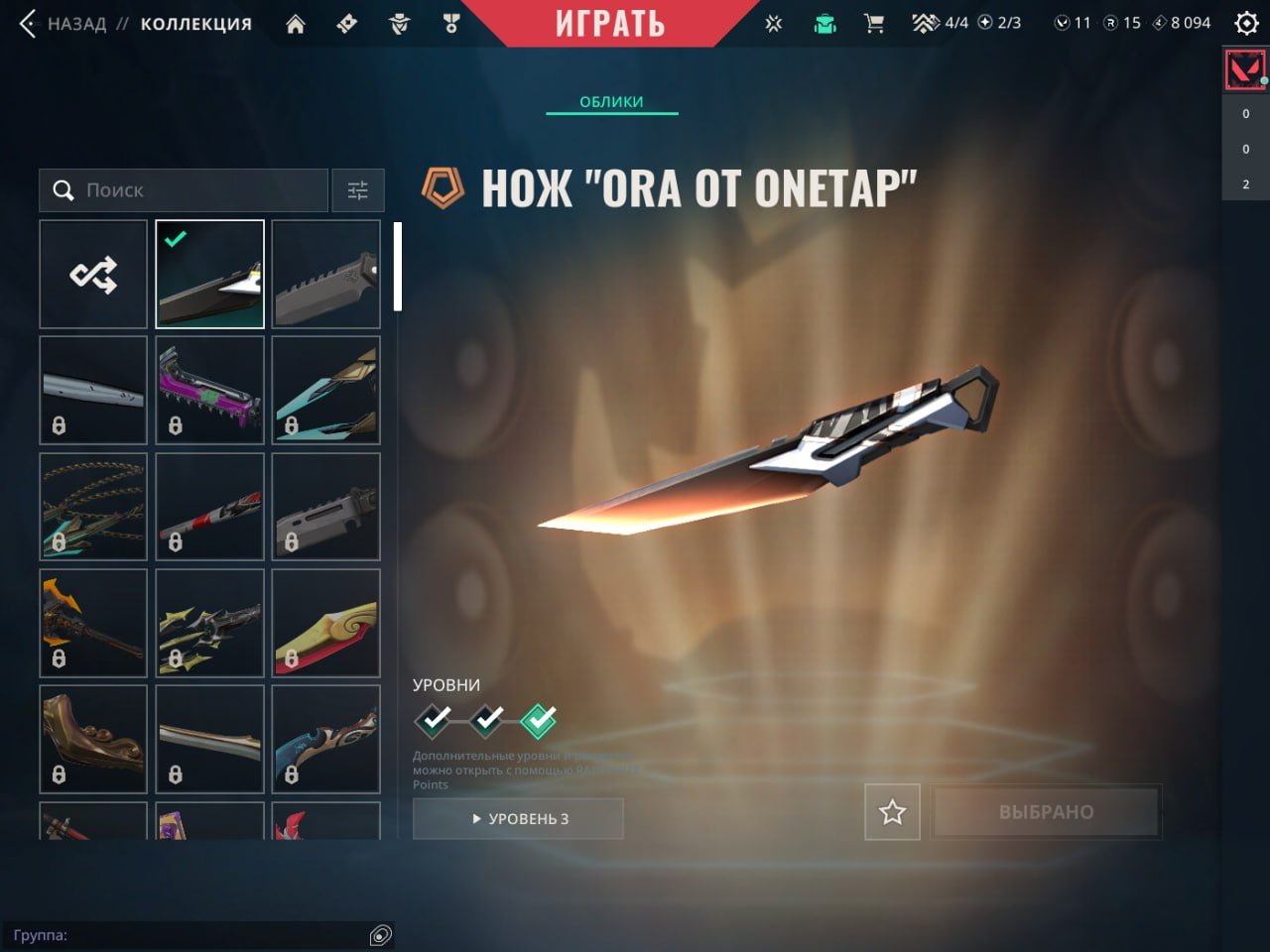Open the store shopping cart

(x=874, y=24)
